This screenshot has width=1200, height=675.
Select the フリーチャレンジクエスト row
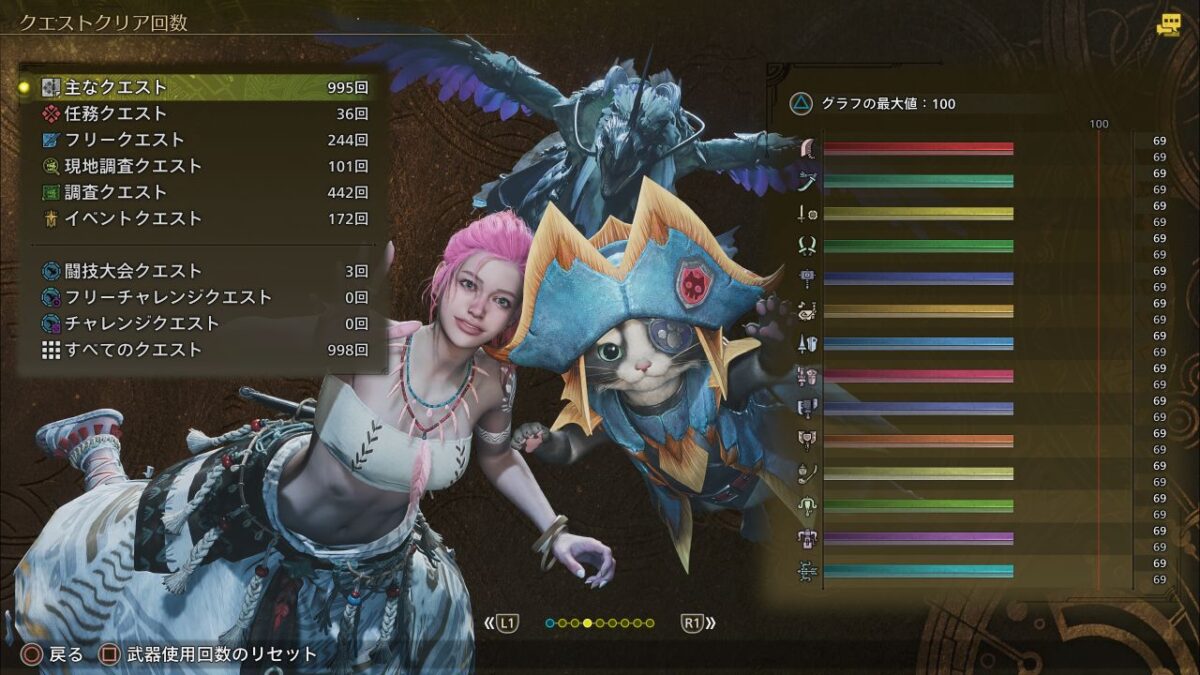tap(200, 297)
